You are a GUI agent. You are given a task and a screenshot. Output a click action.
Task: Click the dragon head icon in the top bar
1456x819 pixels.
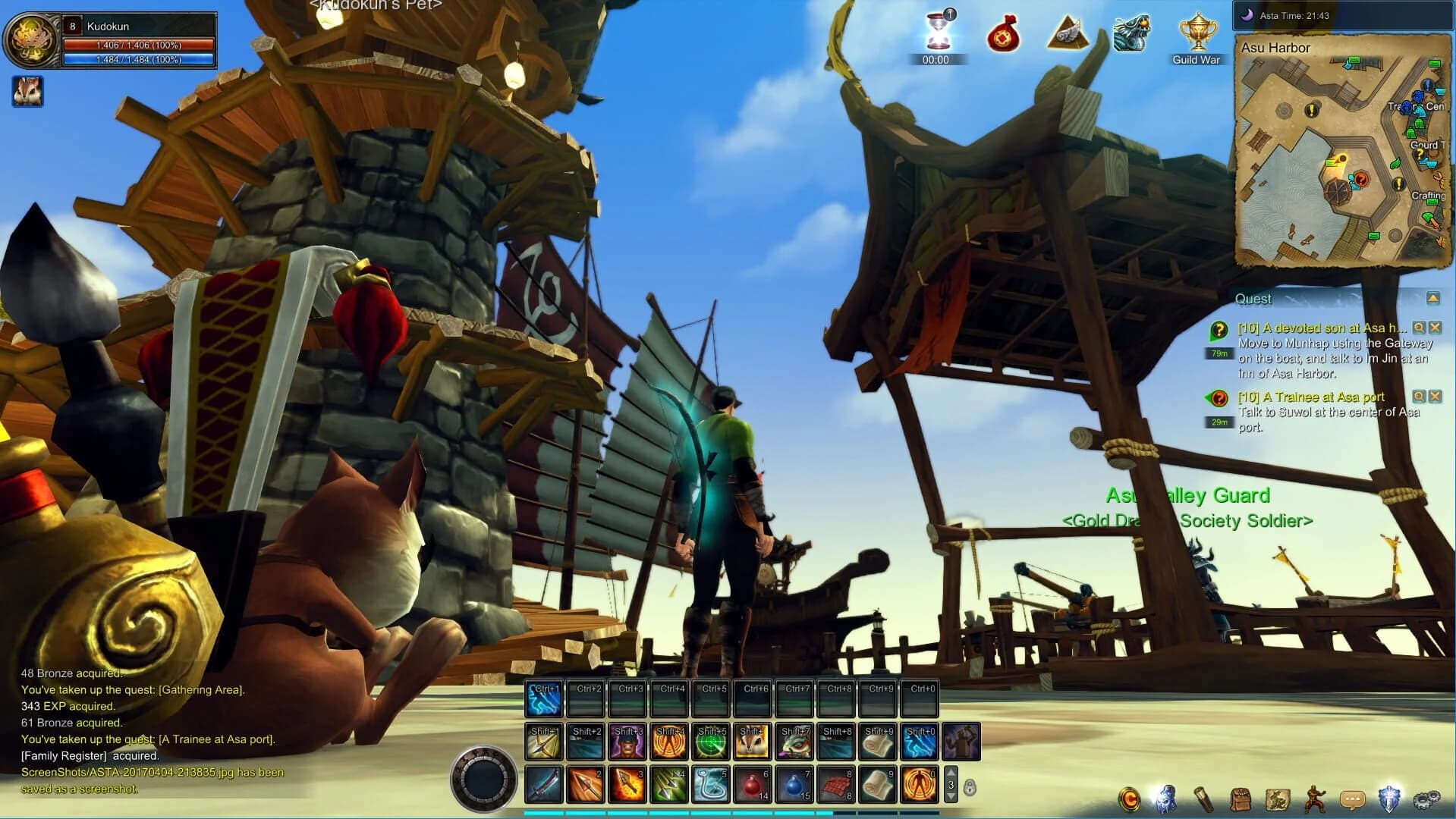[1130, 34]
